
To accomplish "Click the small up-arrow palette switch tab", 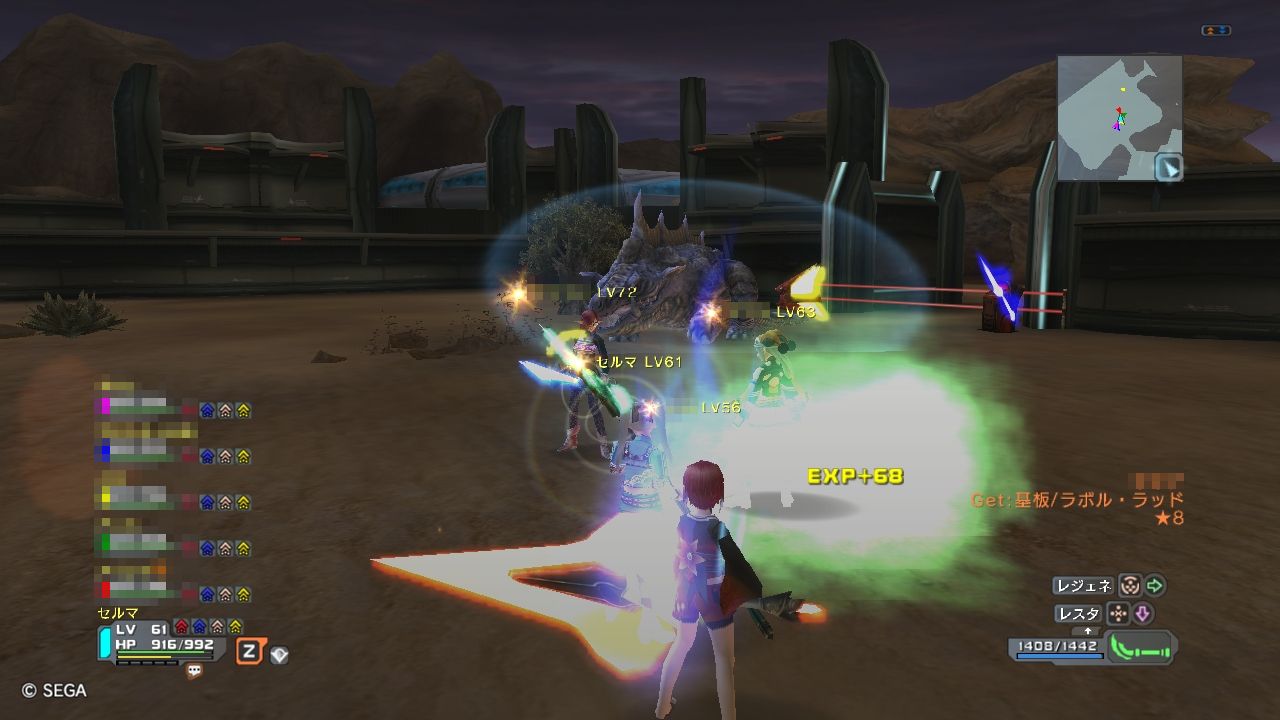I will [1089, 632].
